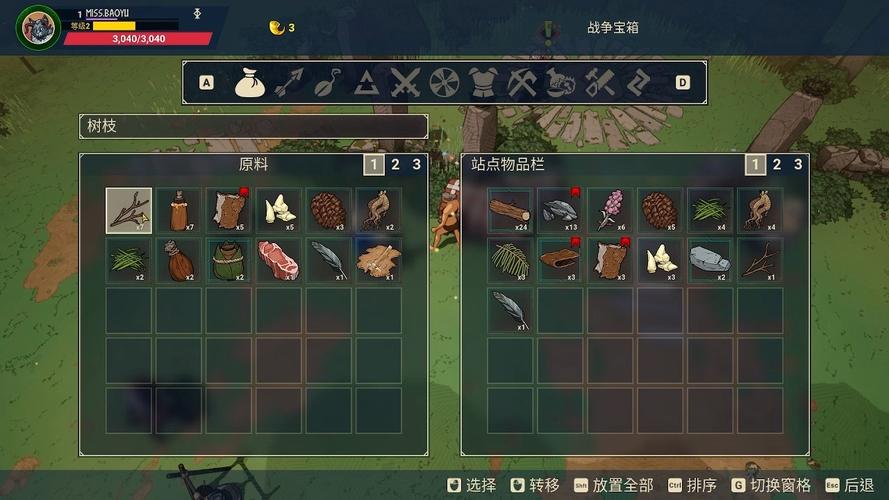The width and height of the screenshot is (889, 500).
Task: Open page 2 of the 原料 panel
Action: 395,165
